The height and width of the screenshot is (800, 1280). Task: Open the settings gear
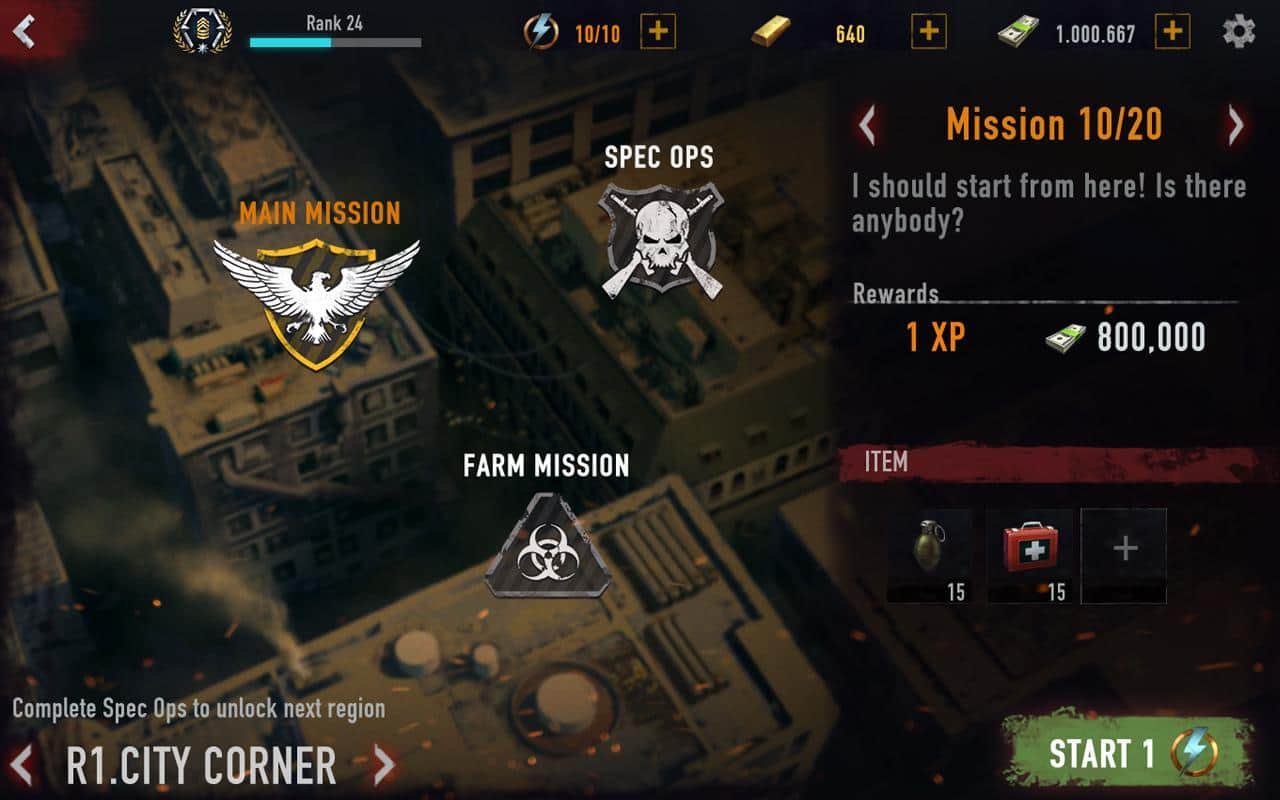pos(1239,32)
